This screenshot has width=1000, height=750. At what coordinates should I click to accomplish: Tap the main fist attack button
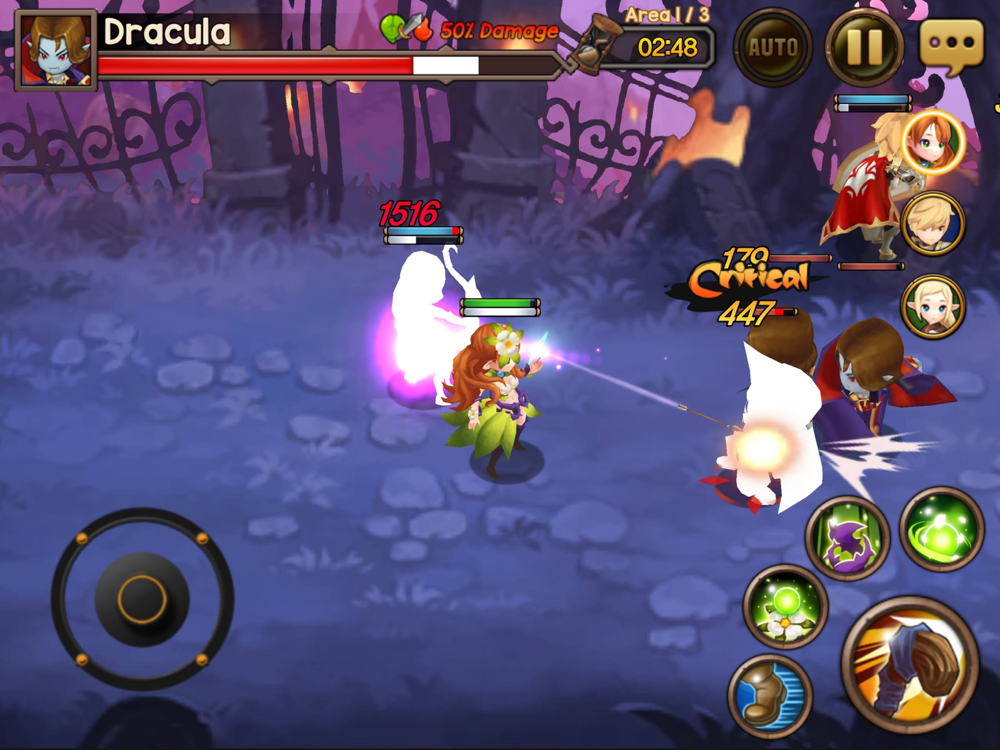point(909,664)
